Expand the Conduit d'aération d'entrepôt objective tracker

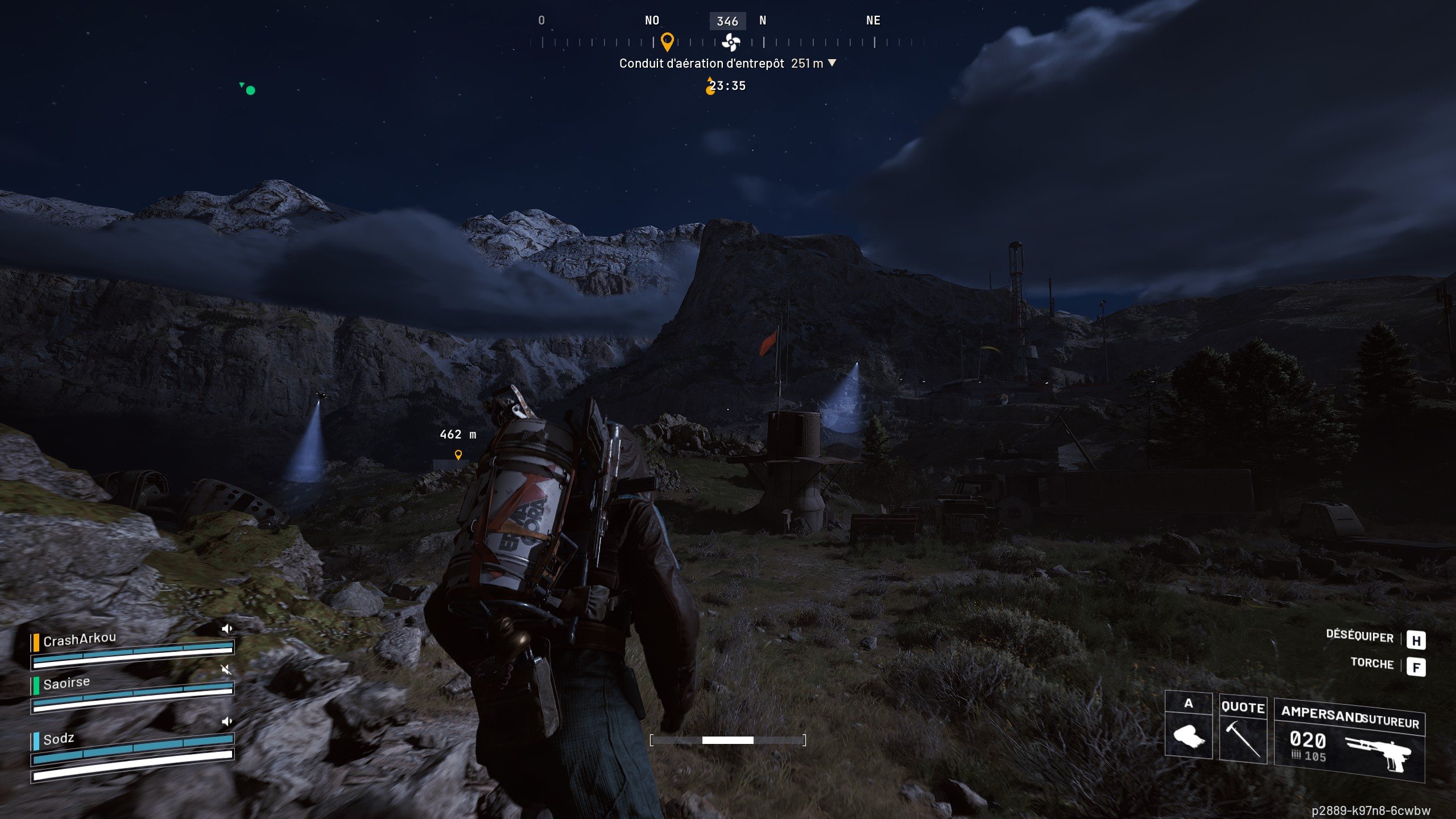coord(832,63)
